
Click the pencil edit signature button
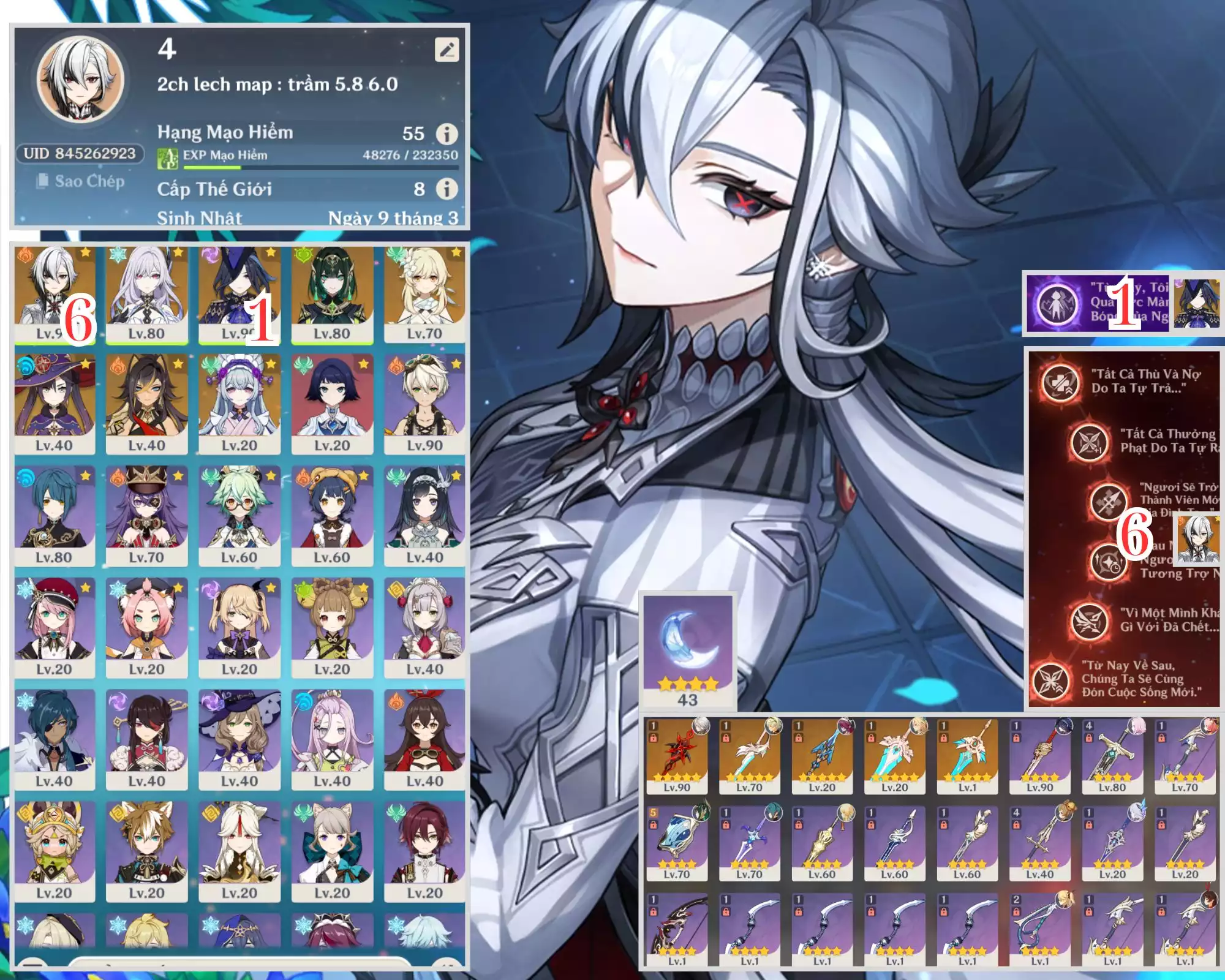pos(447,50)
